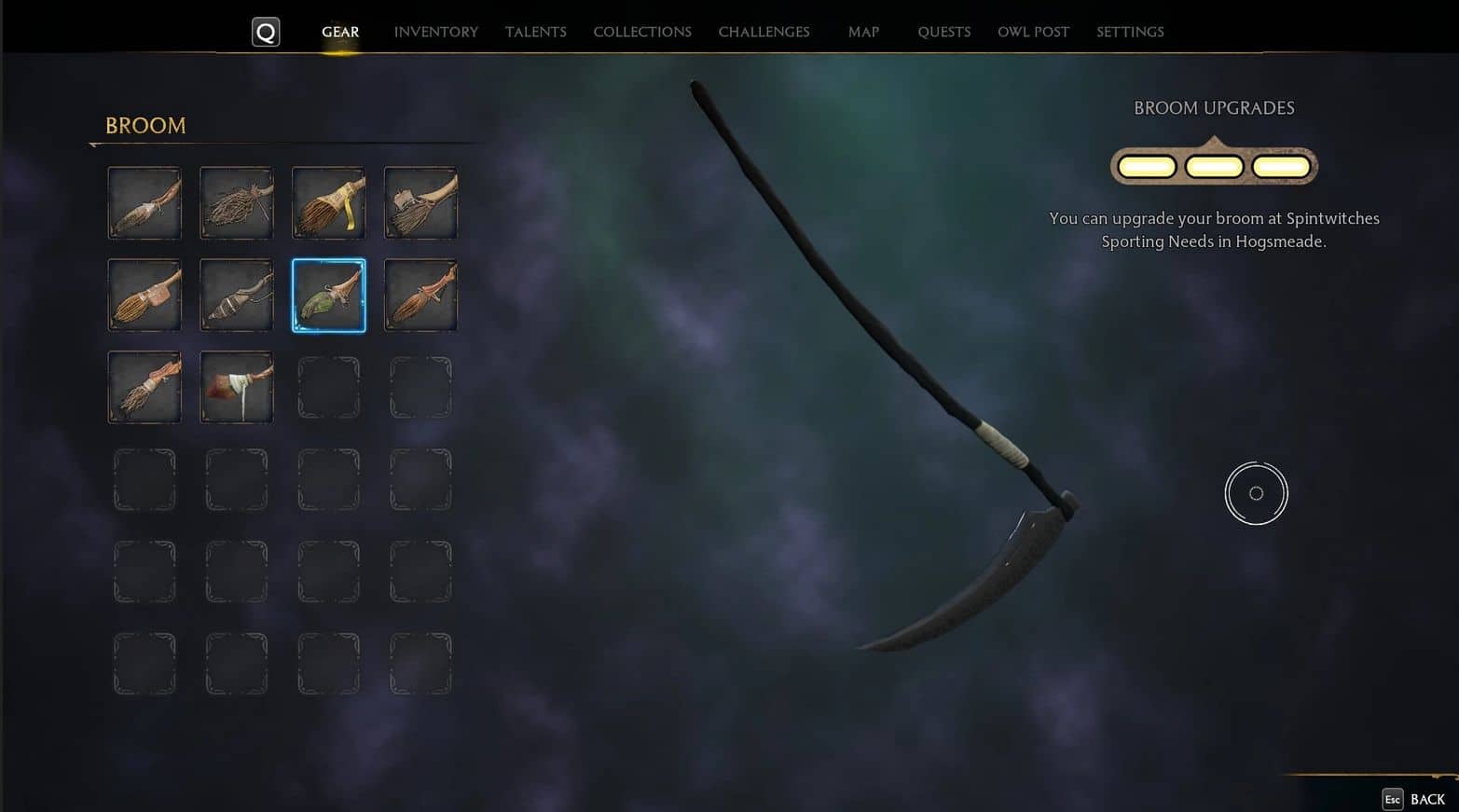1459x812 pixels.
Task: Choose the grey broom with banded bristles
Action: tap(237, 296)
